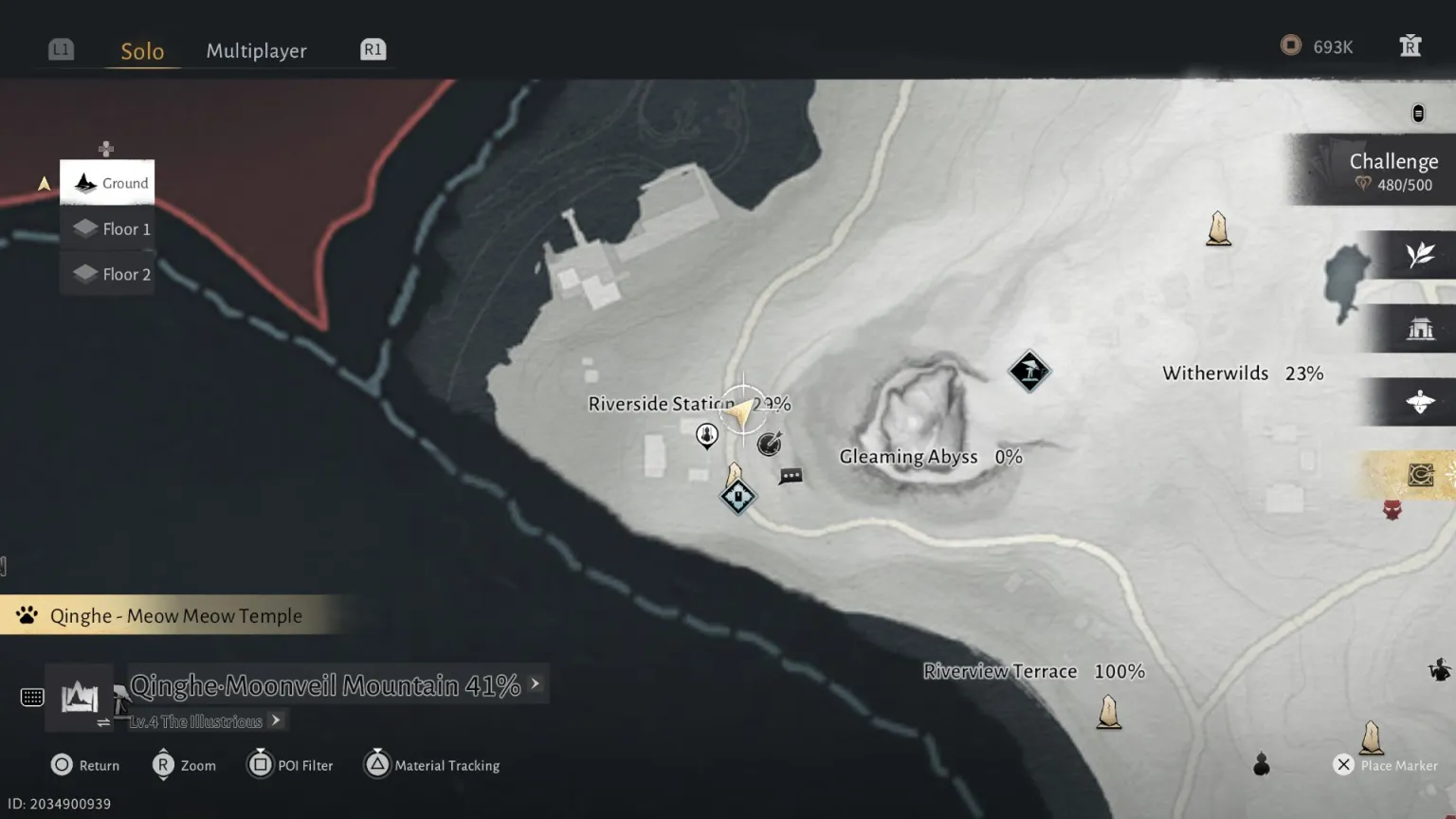This screenshot has height=819, width=1456.
Task: Click the red demon mask icon
Action: pyautogui.click(x=1392, y=511)
